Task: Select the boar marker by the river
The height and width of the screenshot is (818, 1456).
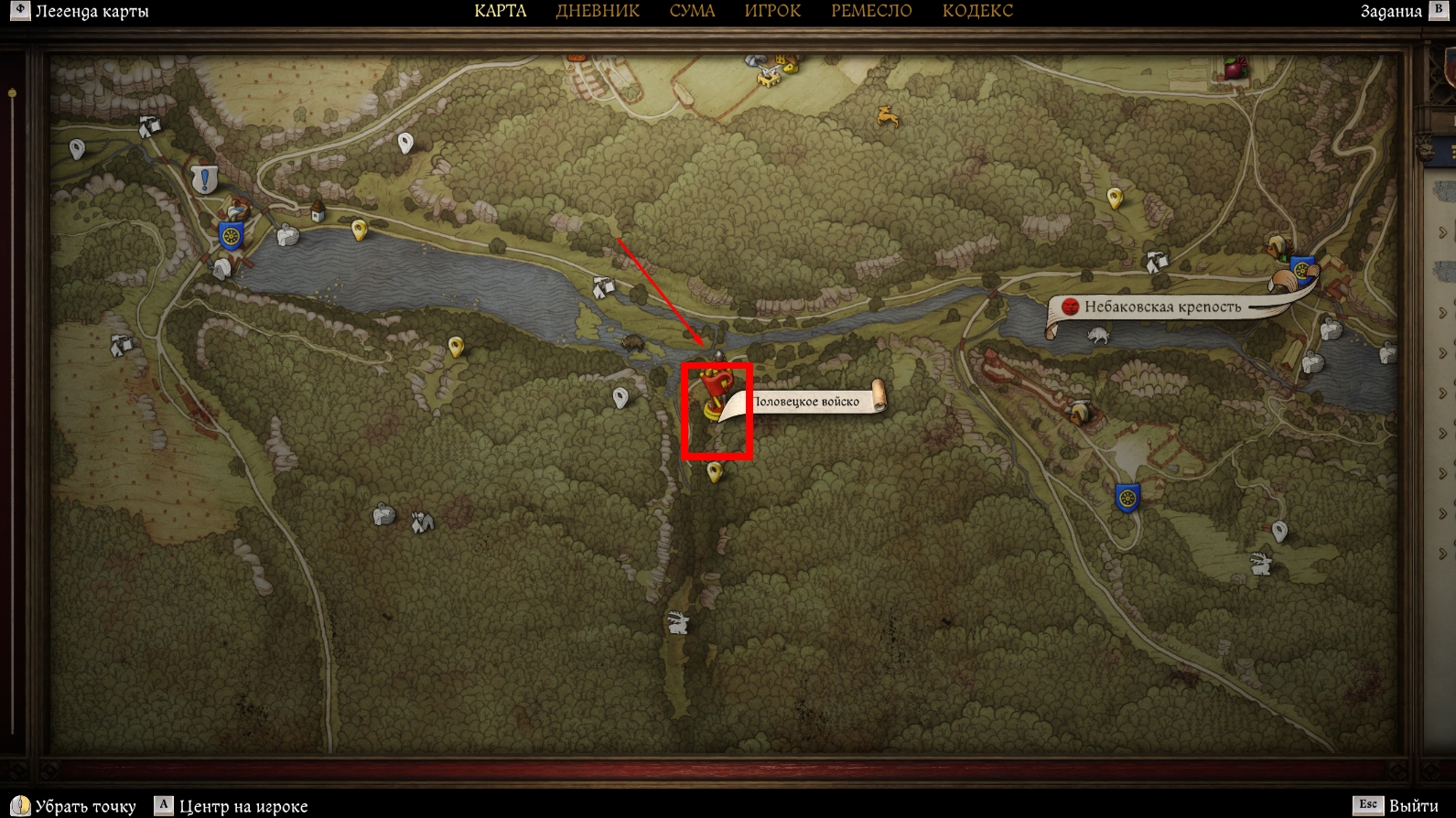Action: pos(632,343)
